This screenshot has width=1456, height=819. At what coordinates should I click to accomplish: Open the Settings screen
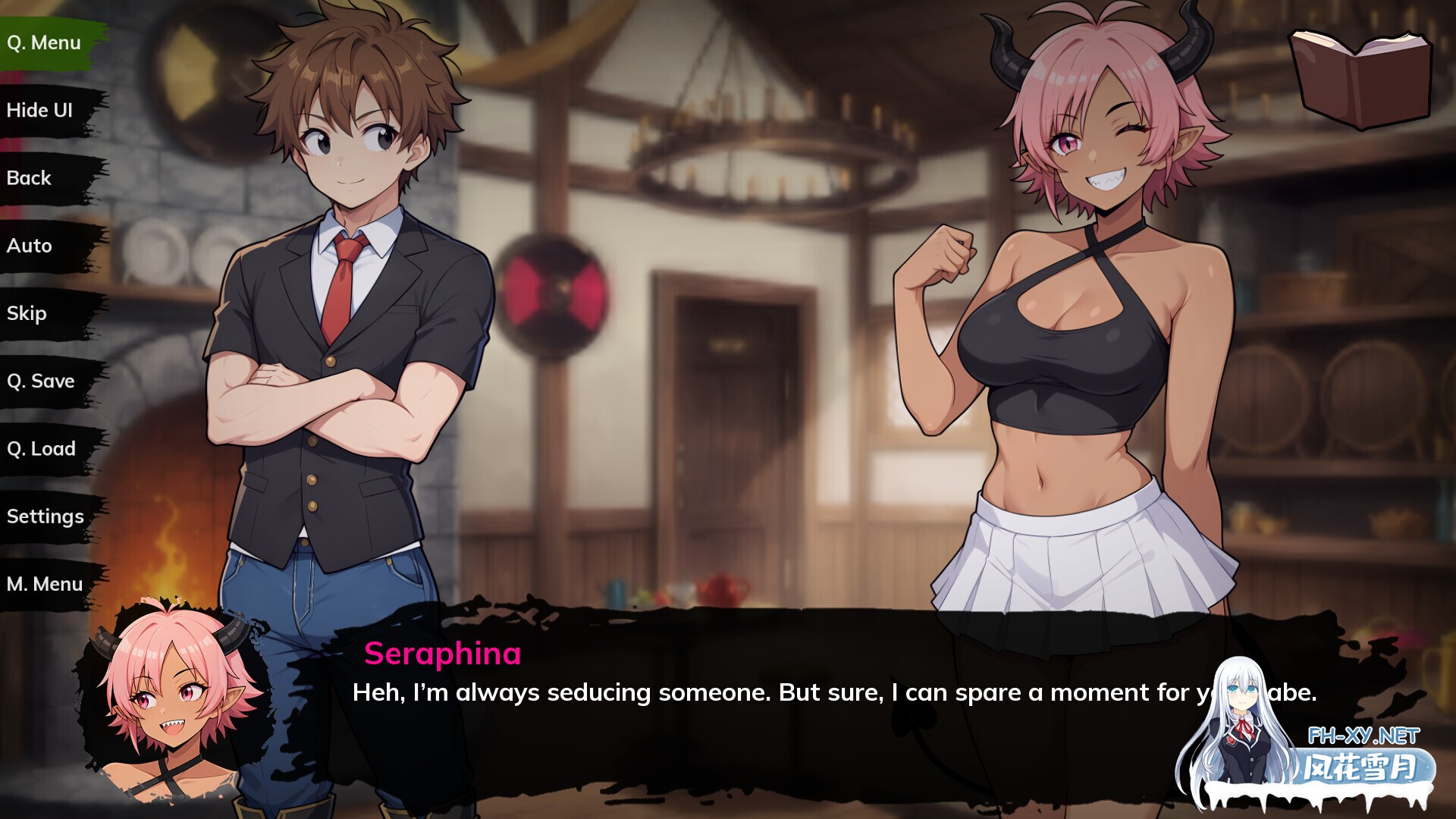pos(45,516)
